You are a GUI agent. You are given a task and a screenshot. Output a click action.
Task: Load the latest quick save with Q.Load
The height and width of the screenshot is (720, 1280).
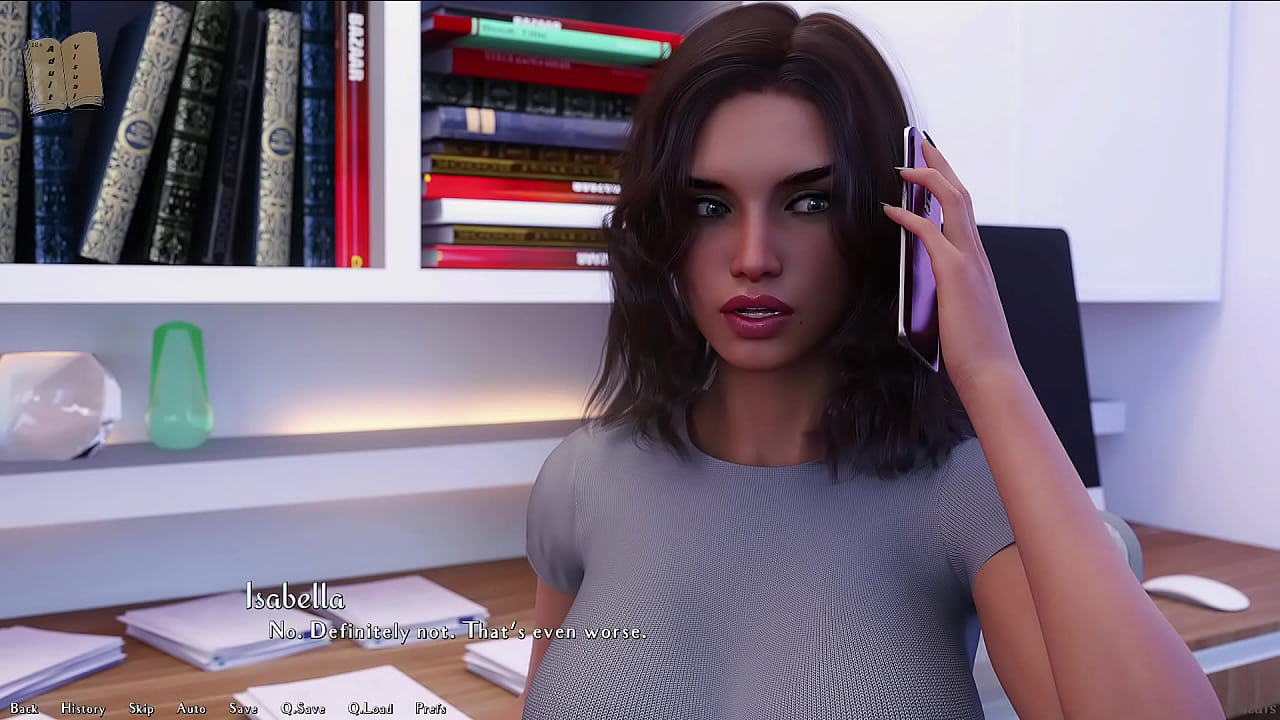[371, 708]
